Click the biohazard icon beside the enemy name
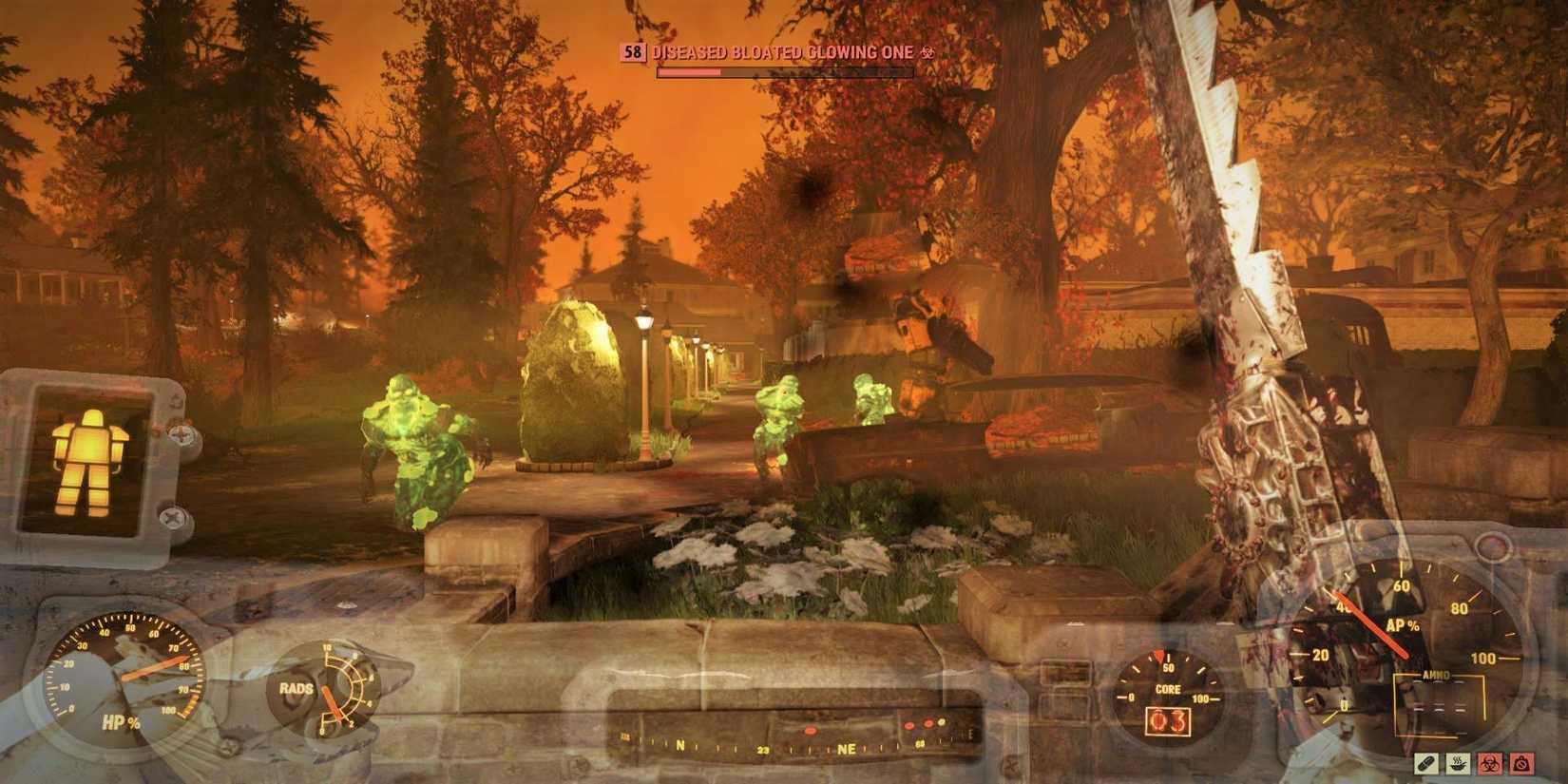The image size is (1568, 784). (x=928, y=52)
